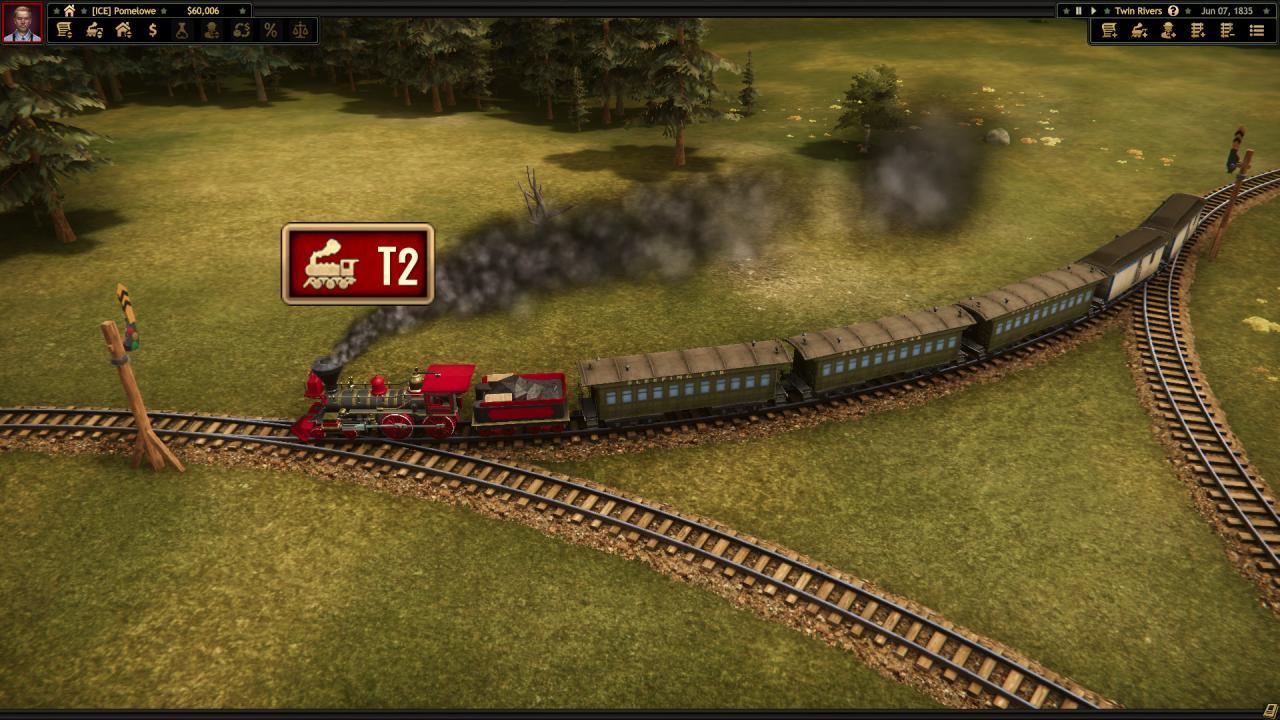The height and width of the screenshot is (720, 1280).
Task: Select the lay track tool
Action: pos(1196,30)
